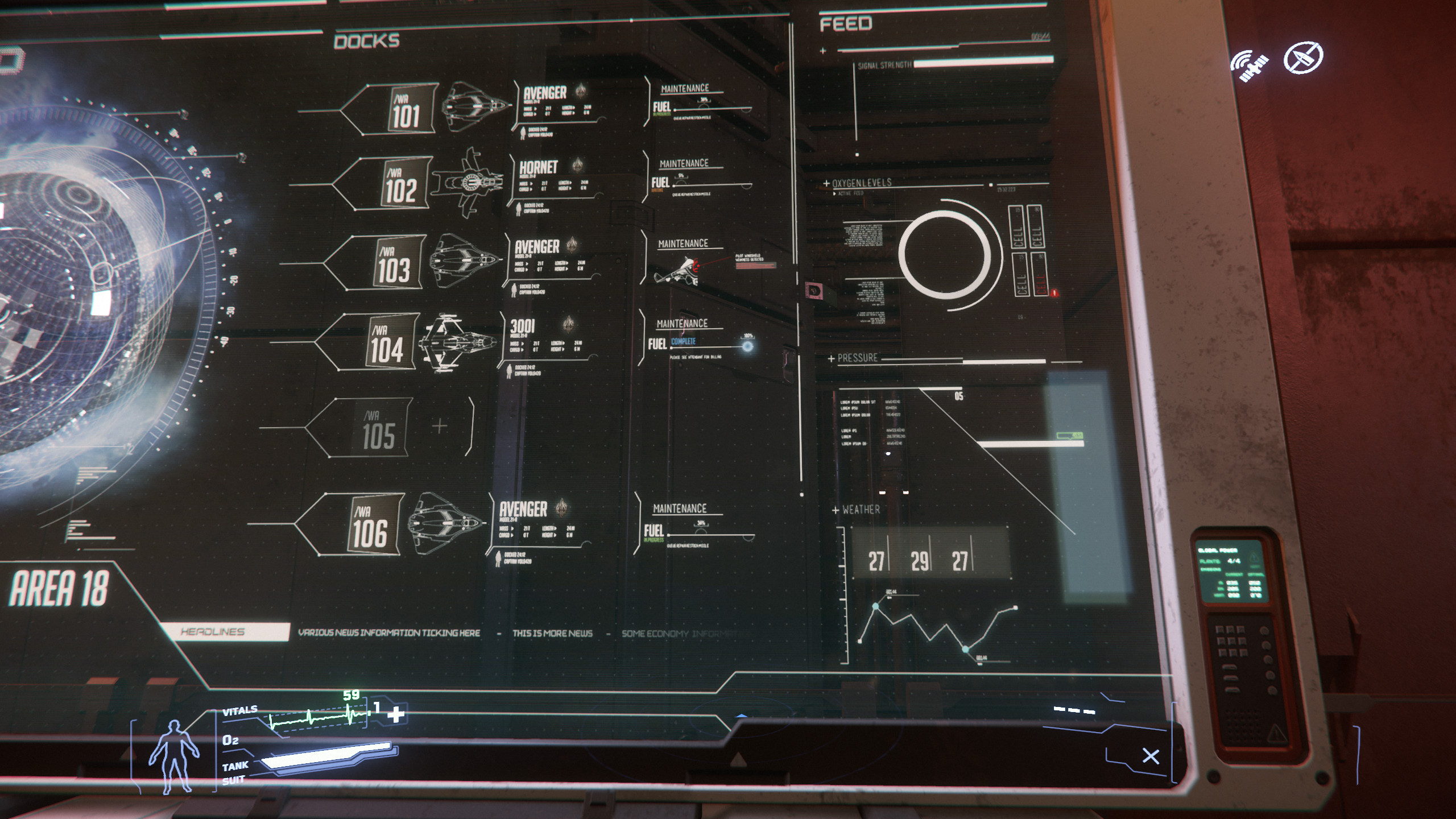This screenshot has height=819, width=1456.
Task: Click the X box on the HUD
Action: [1151, 756]
